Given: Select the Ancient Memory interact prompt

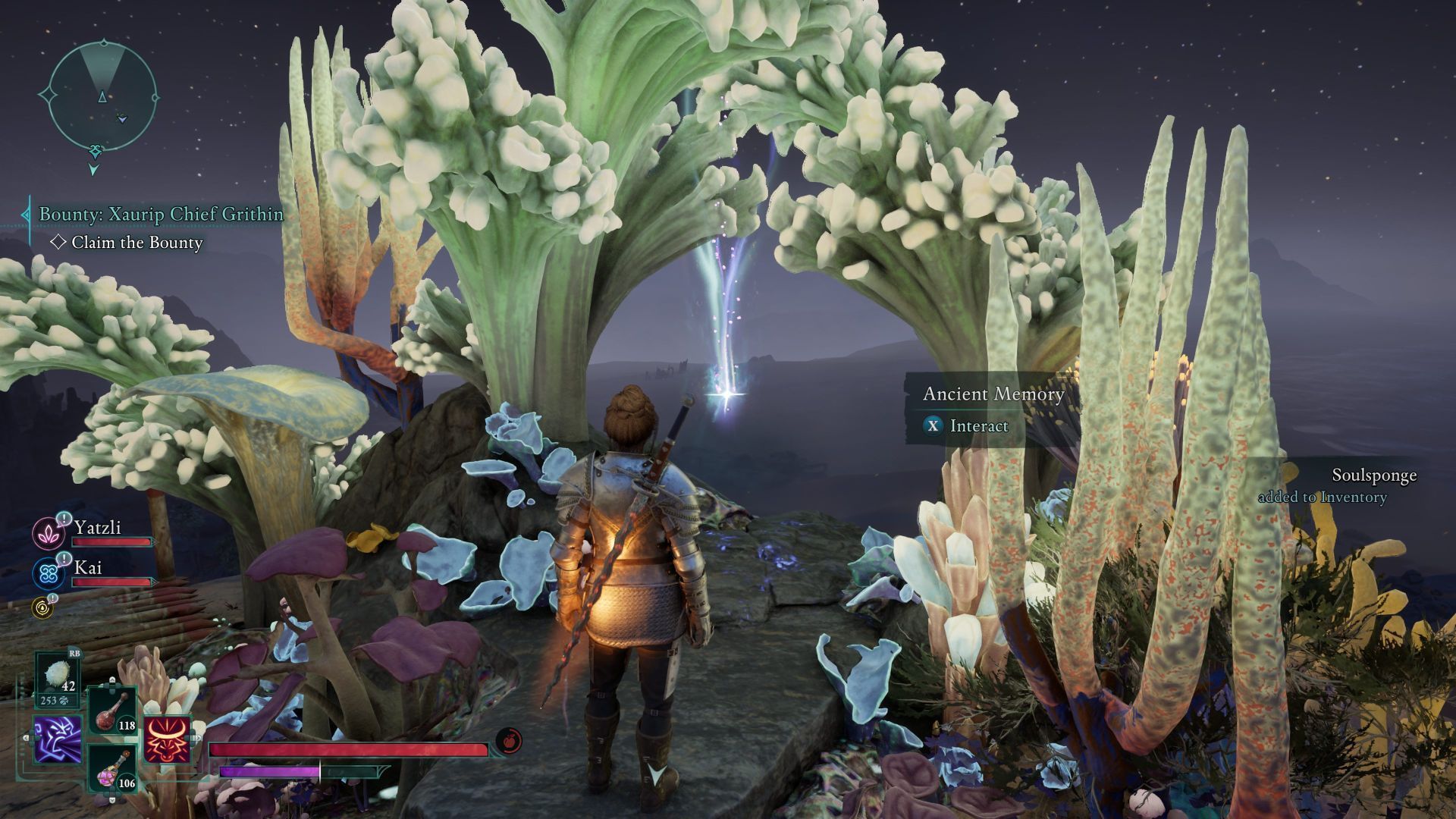Looking at the screenshot, I should point(978,425).
